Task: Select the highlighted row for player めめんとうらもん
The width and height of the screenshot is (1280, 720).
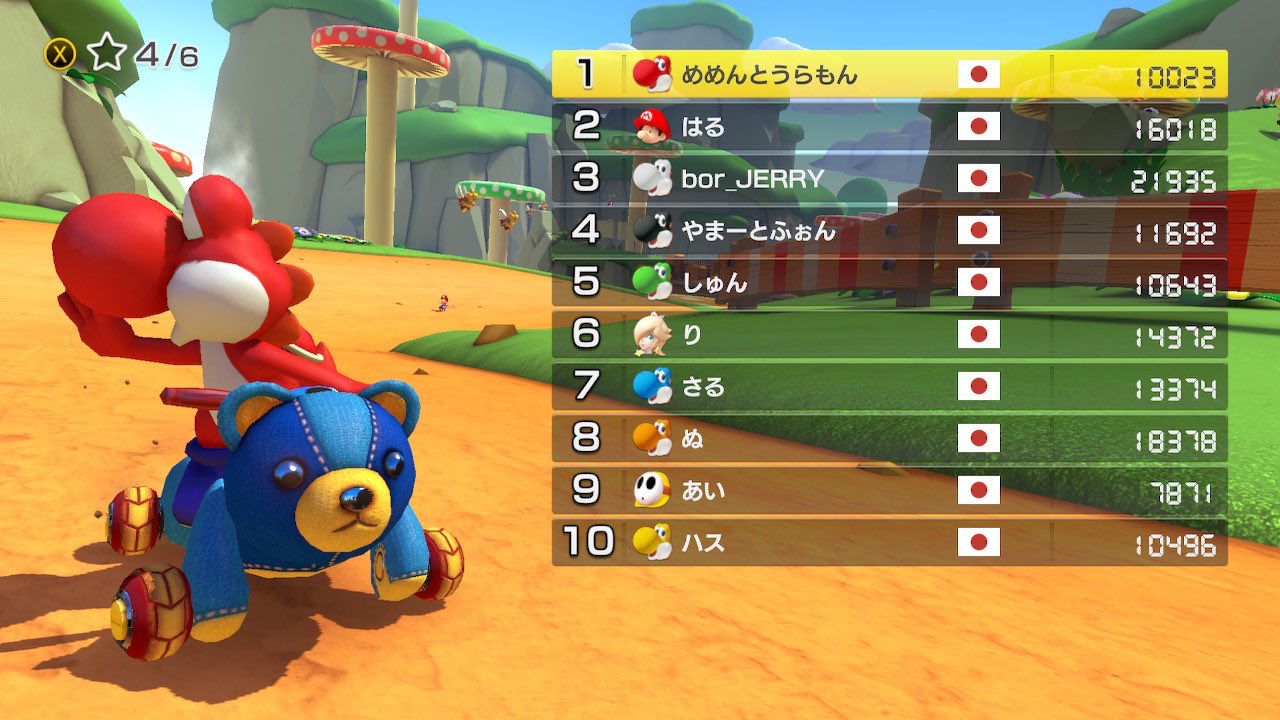Action: 890,73
